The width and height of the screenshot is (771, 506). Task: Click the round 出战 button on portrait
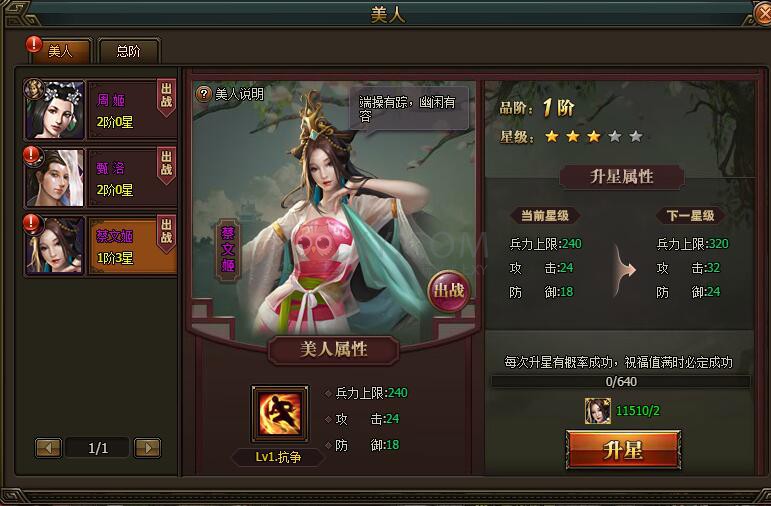pyautogui.click(x=447, y=291)
